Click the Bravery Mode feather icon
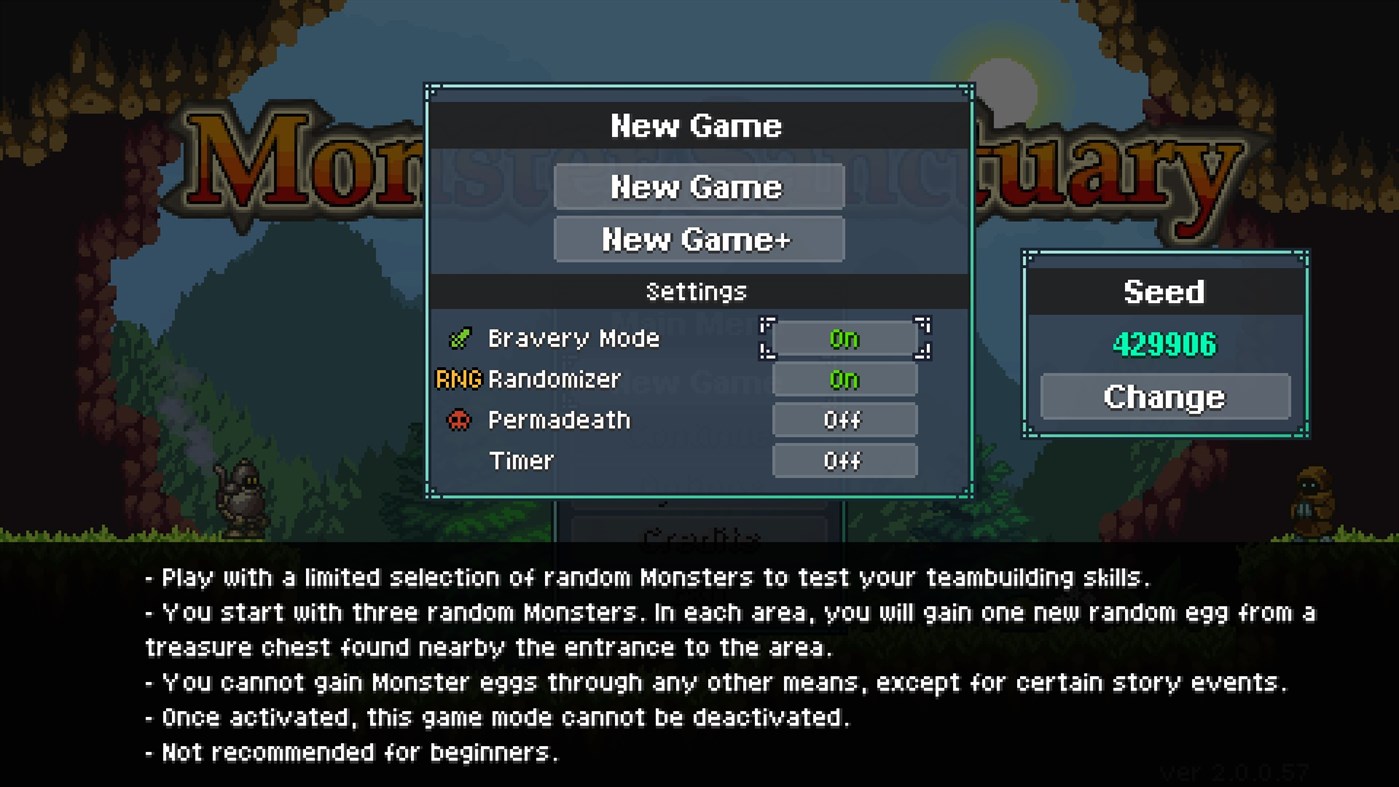This screenshot has height=787, width=1399. click(x=461, y=338)
